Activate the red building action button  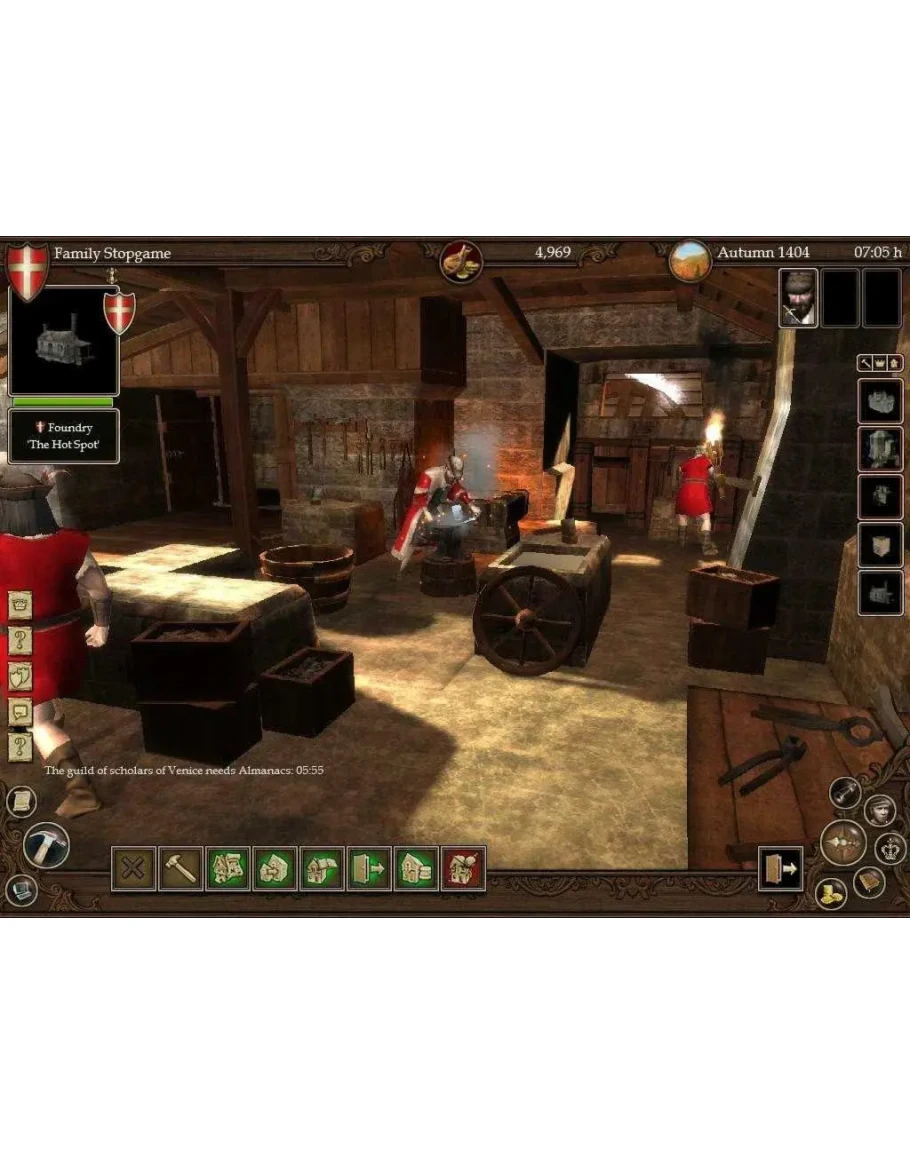463,868
